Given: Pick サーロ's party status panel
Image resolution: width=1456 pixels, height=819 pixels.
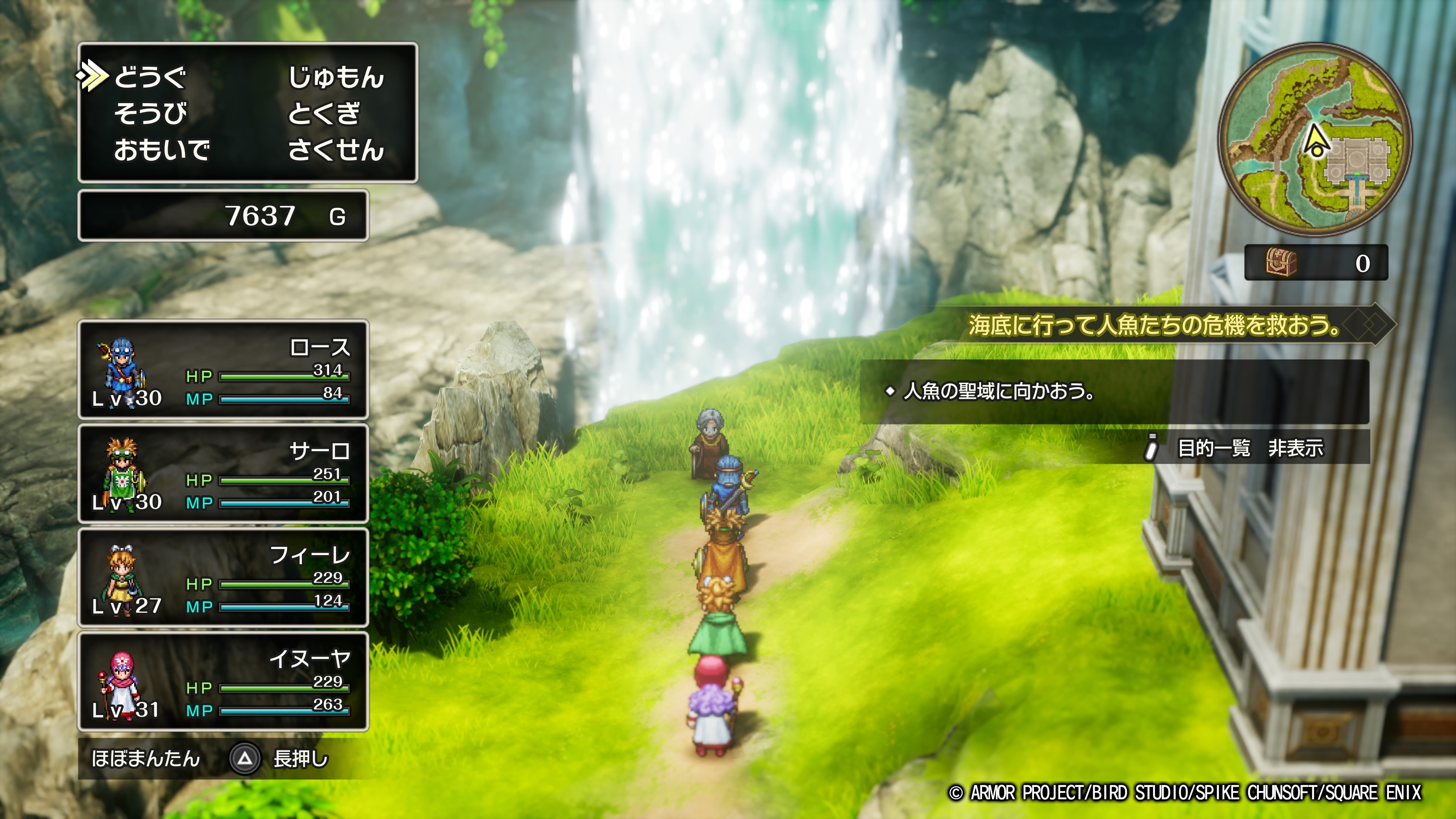Looking at the screenshot, I should coord(223,474).
